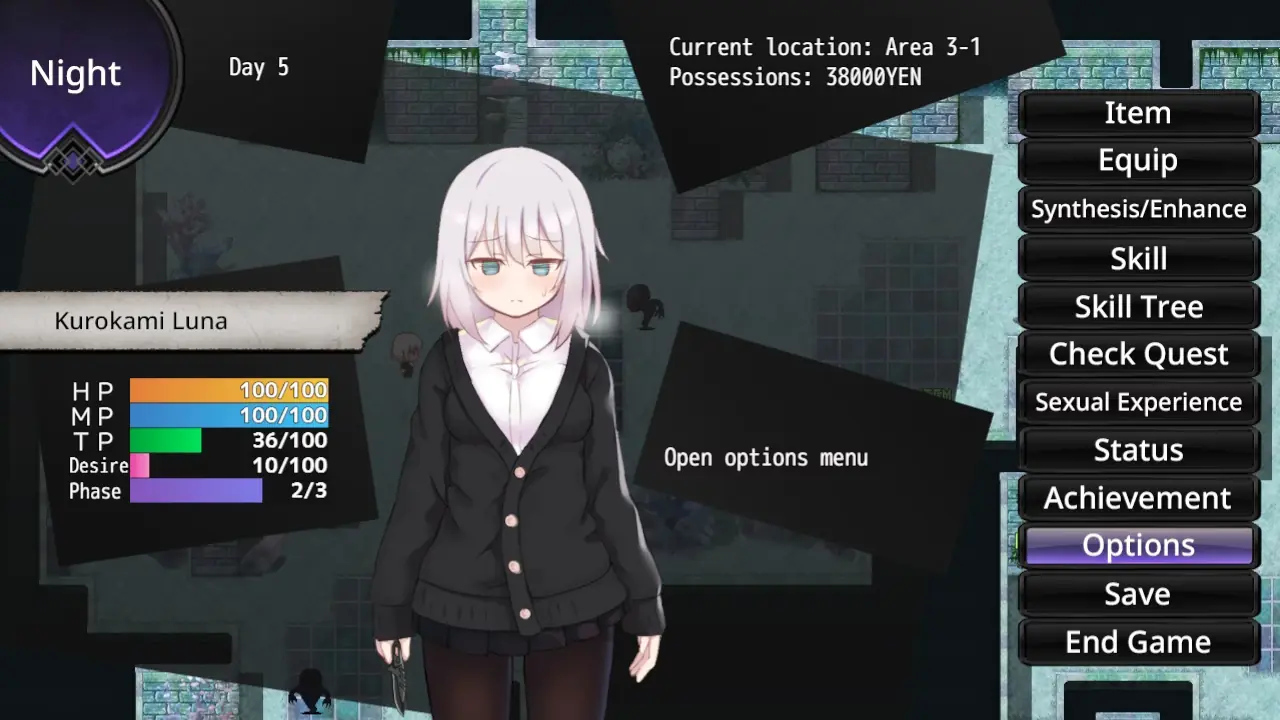Click the highlighted Options entry
This screenshot has width=1280, height=720.
1138,546
